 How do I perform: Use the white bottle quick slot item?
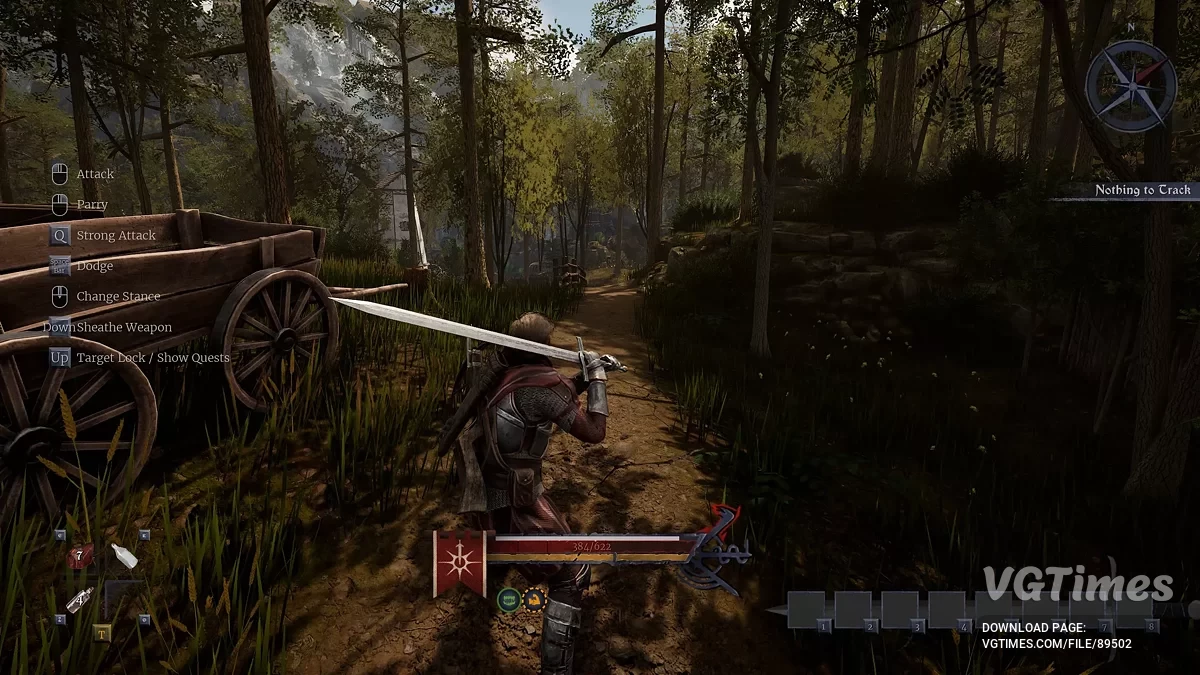[x=124, y=556]
